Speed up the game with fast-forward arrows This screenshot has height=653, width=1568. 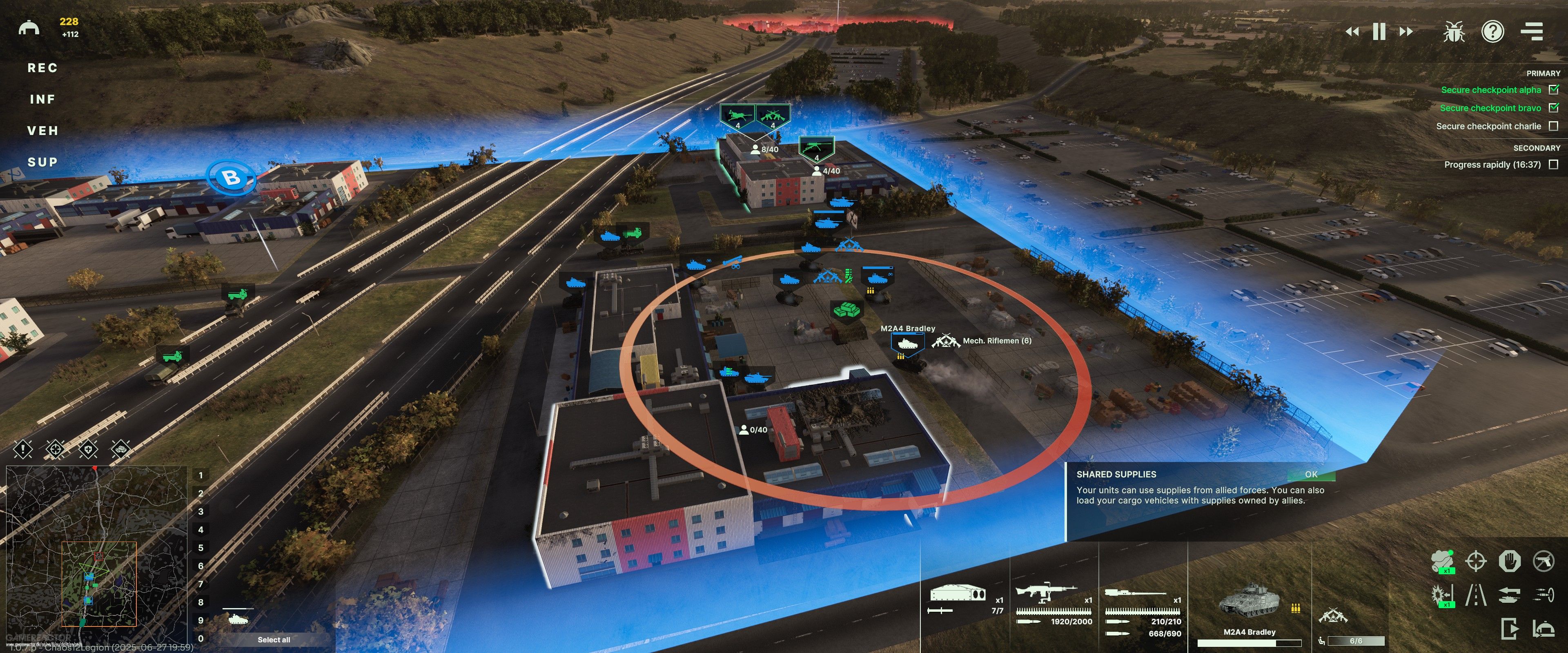pos(1406,32)
